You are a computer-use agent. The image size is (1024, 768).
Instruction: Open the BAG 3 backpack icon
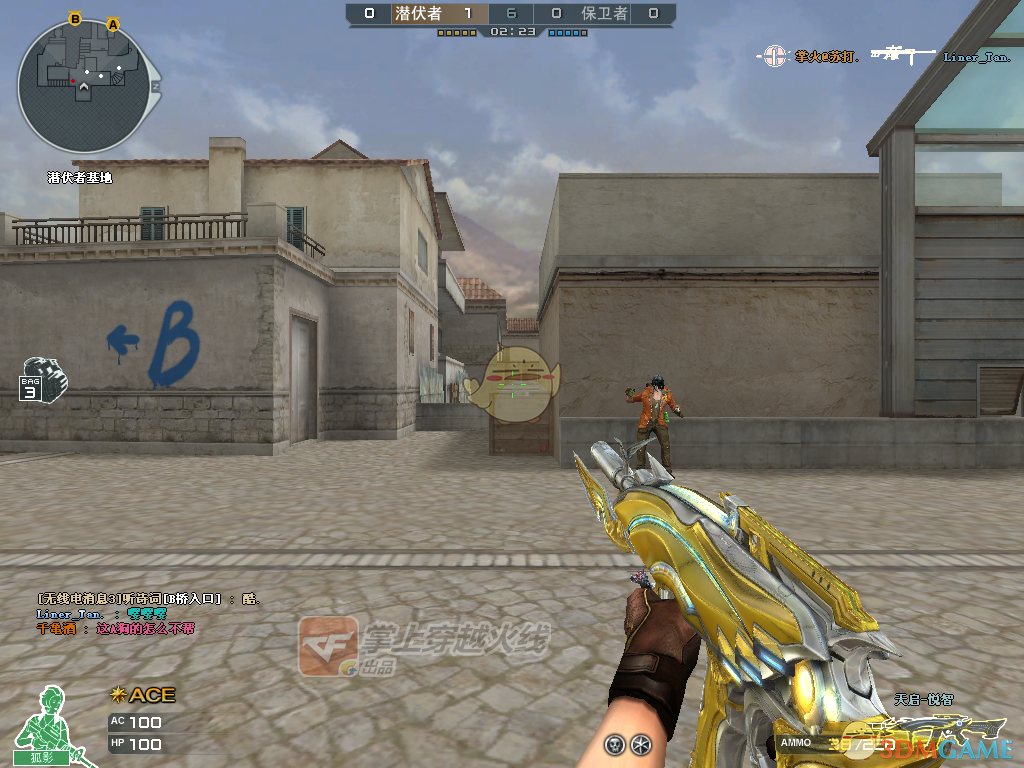[x=43, y=379]
